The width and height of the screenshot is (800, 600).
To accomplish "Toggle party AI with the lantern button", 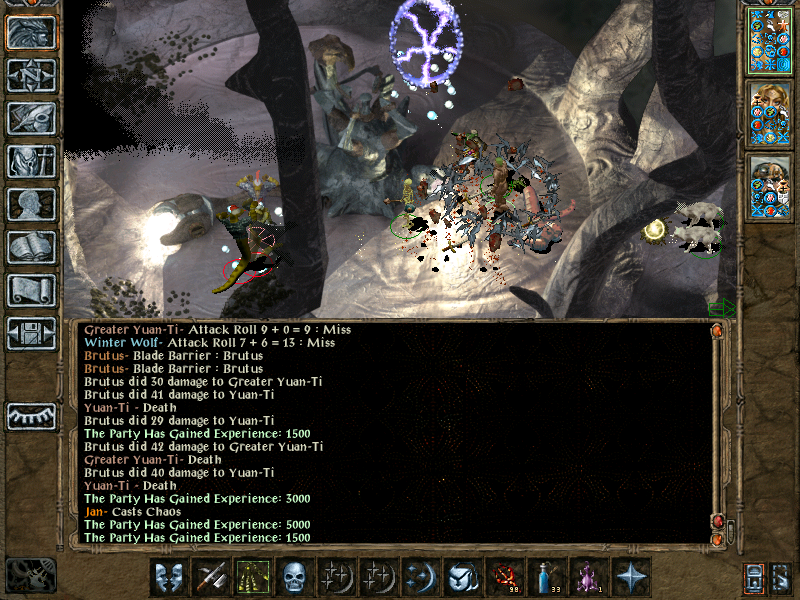I will pos(754,577).
